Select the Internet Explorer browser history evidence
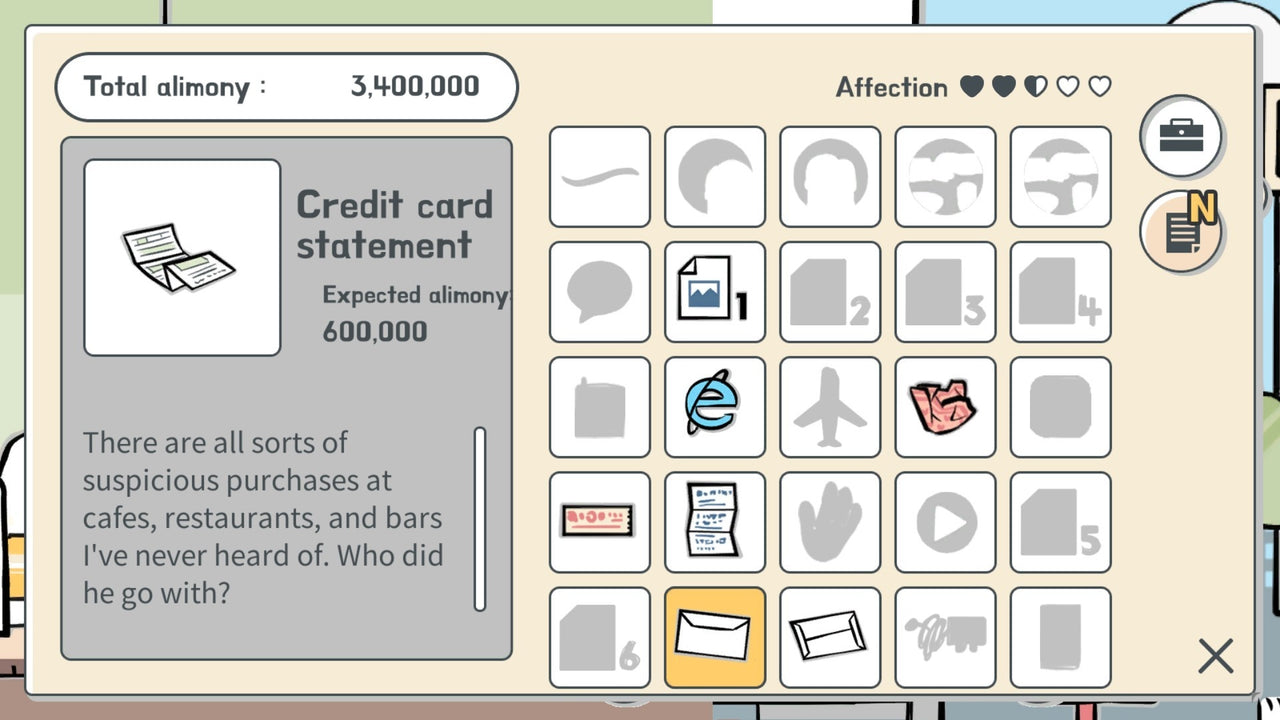Viewport: 1280px width, 720px height. (x=715, y=407)
